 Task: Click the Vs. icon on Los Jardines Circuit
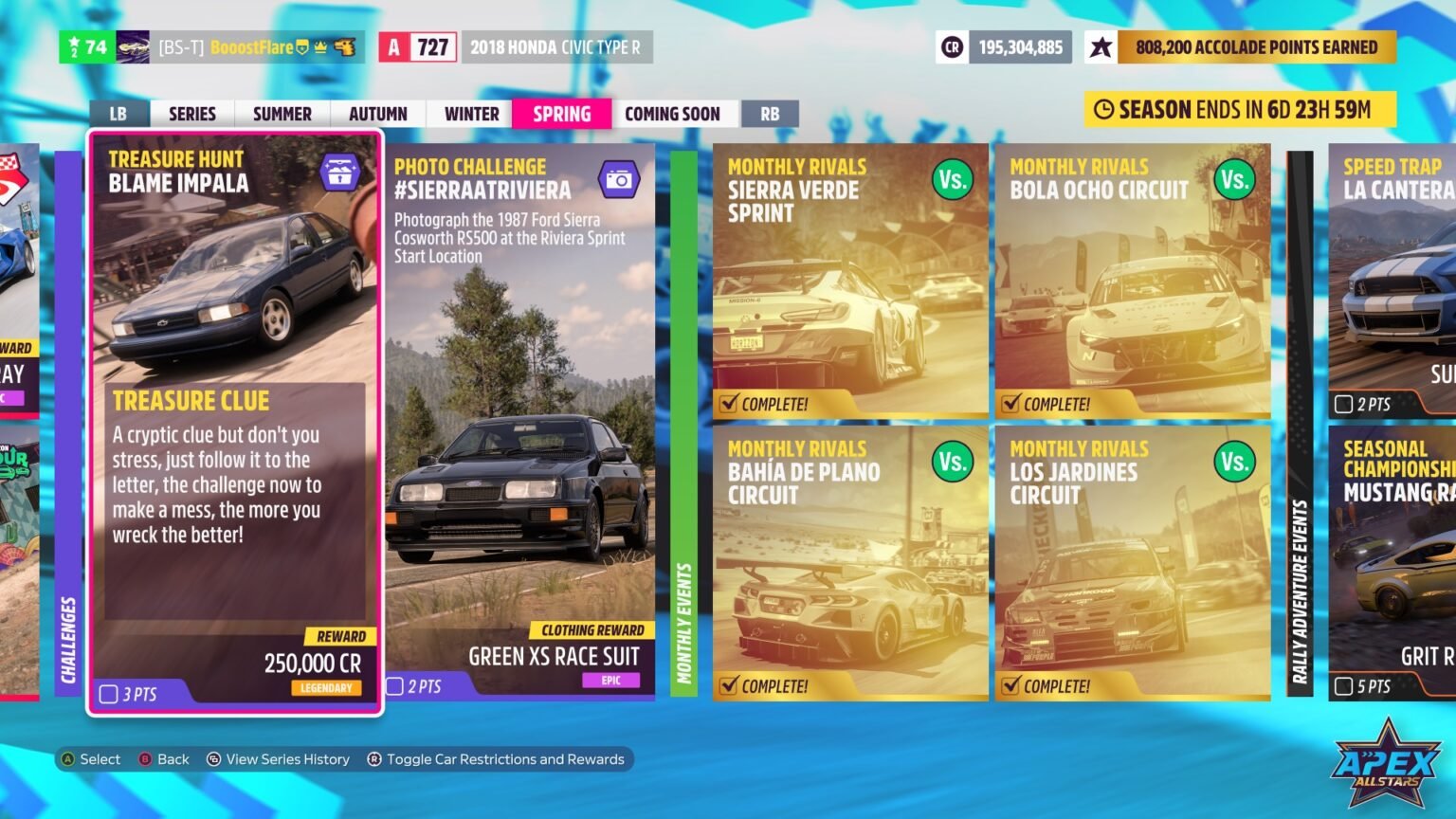(1233, 462)
